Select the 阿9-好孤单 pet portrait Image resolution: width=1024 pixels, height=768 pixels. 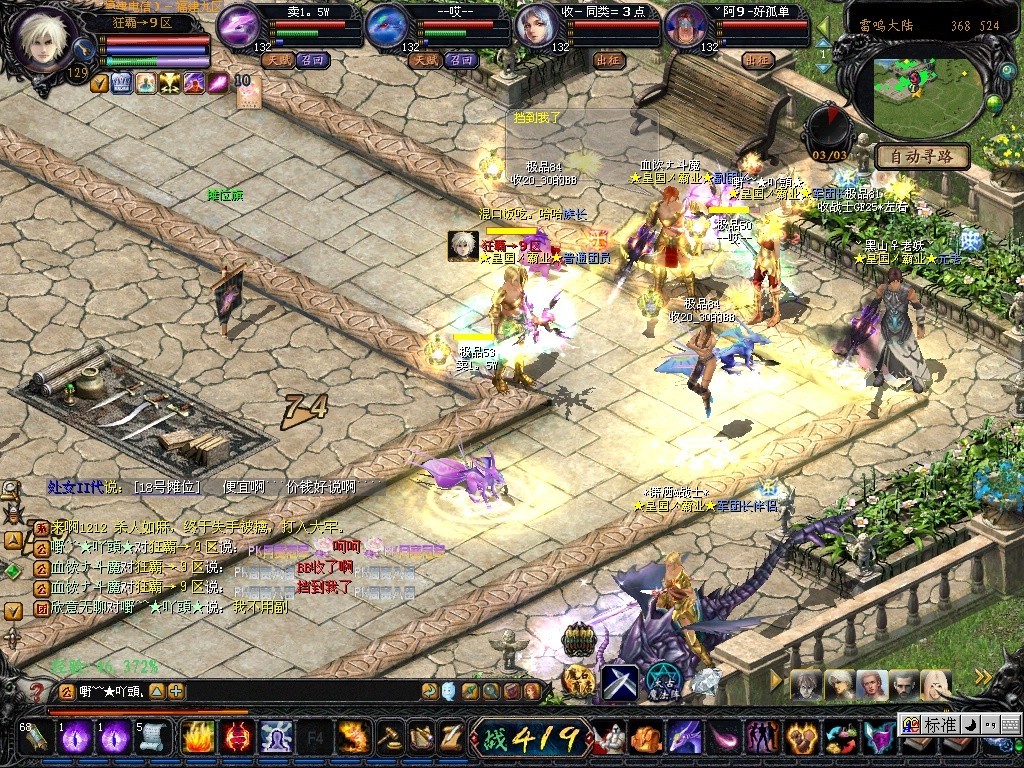[686, 27]
